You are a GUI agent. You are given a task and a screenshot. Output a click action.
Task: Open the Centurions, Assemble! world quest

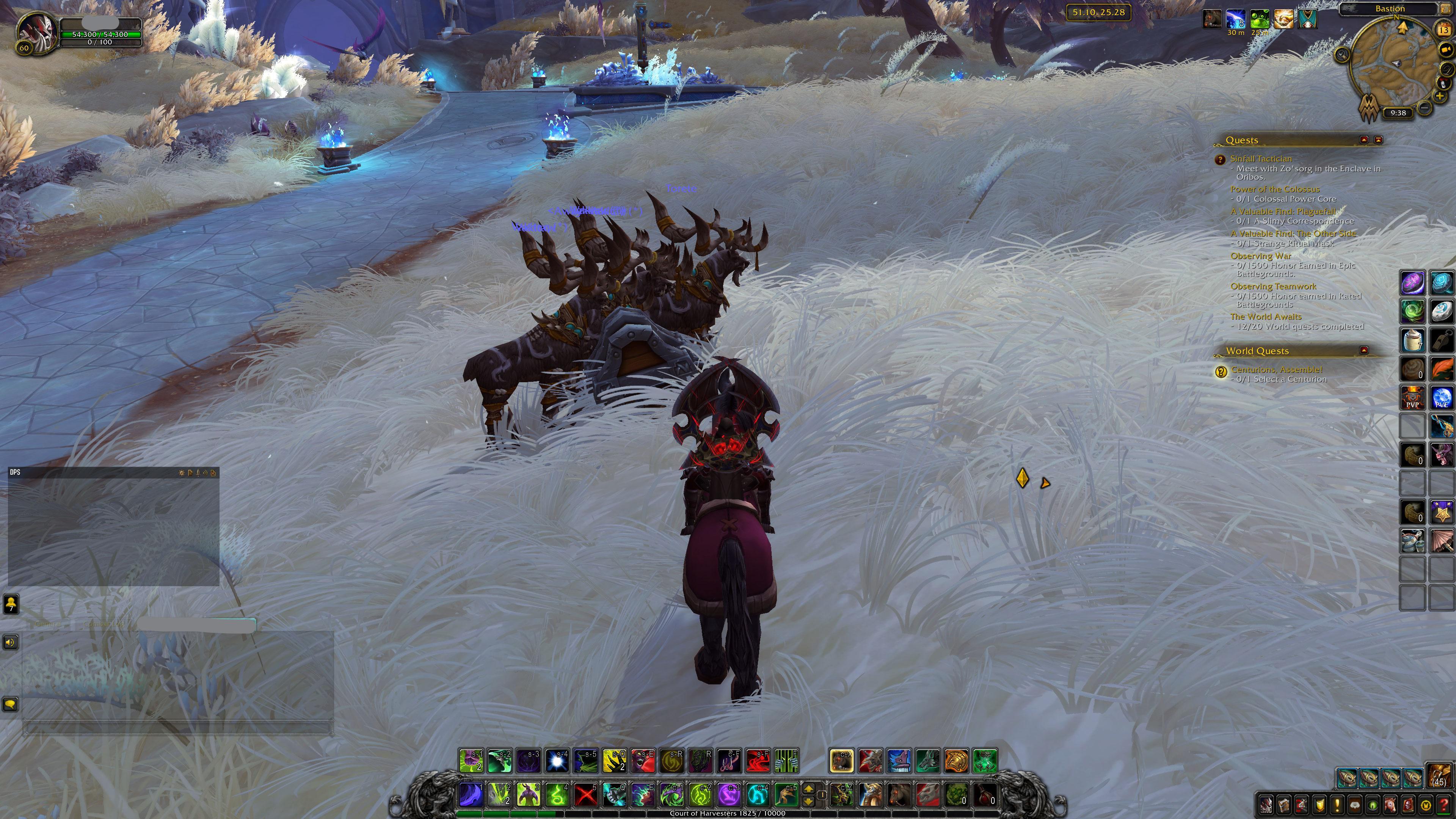coord(1276,370)
